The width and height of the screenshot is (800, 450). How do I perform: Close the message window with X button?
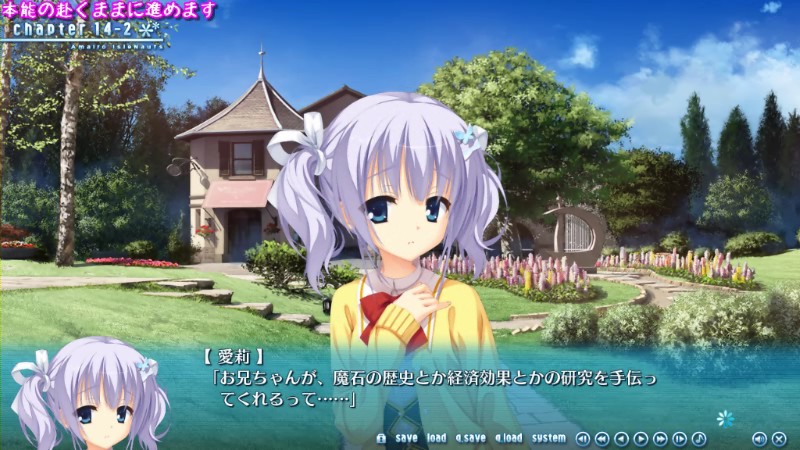pyautogui.click(x=778, y=438)
